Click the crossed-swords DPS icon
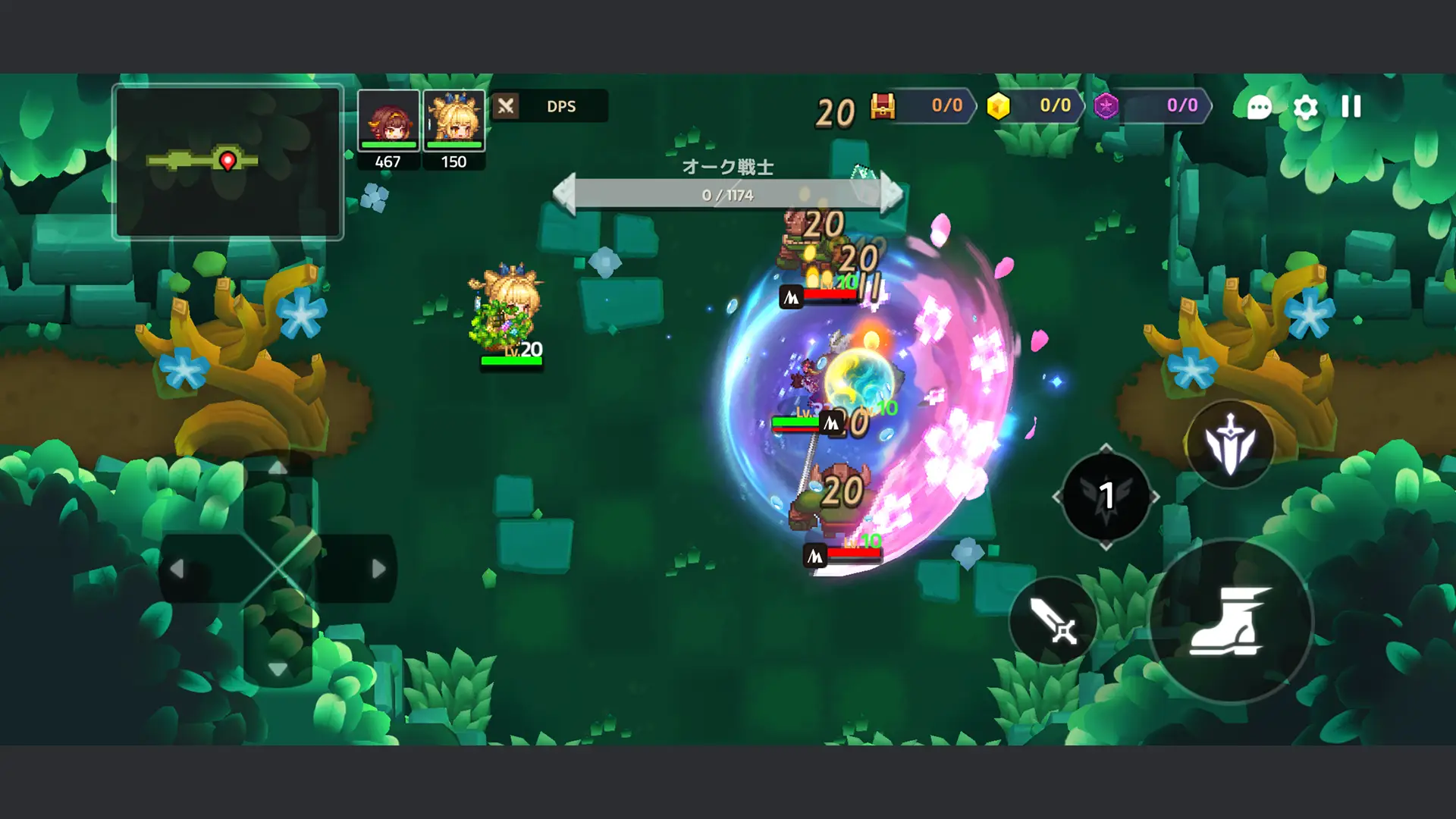Viewport: 1456px width, 819px height. coord(506,106)
